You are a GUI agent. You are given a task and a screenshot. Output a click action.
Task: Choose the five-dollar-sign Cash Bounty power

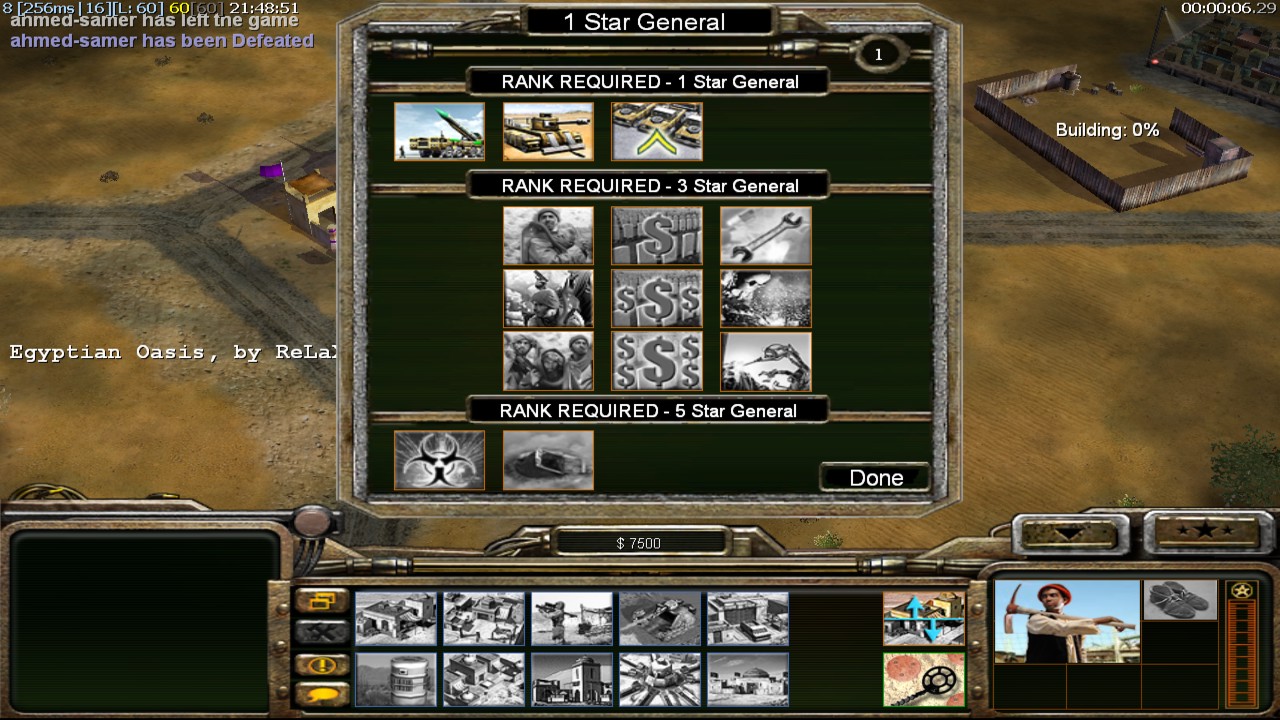click(657, 361)
